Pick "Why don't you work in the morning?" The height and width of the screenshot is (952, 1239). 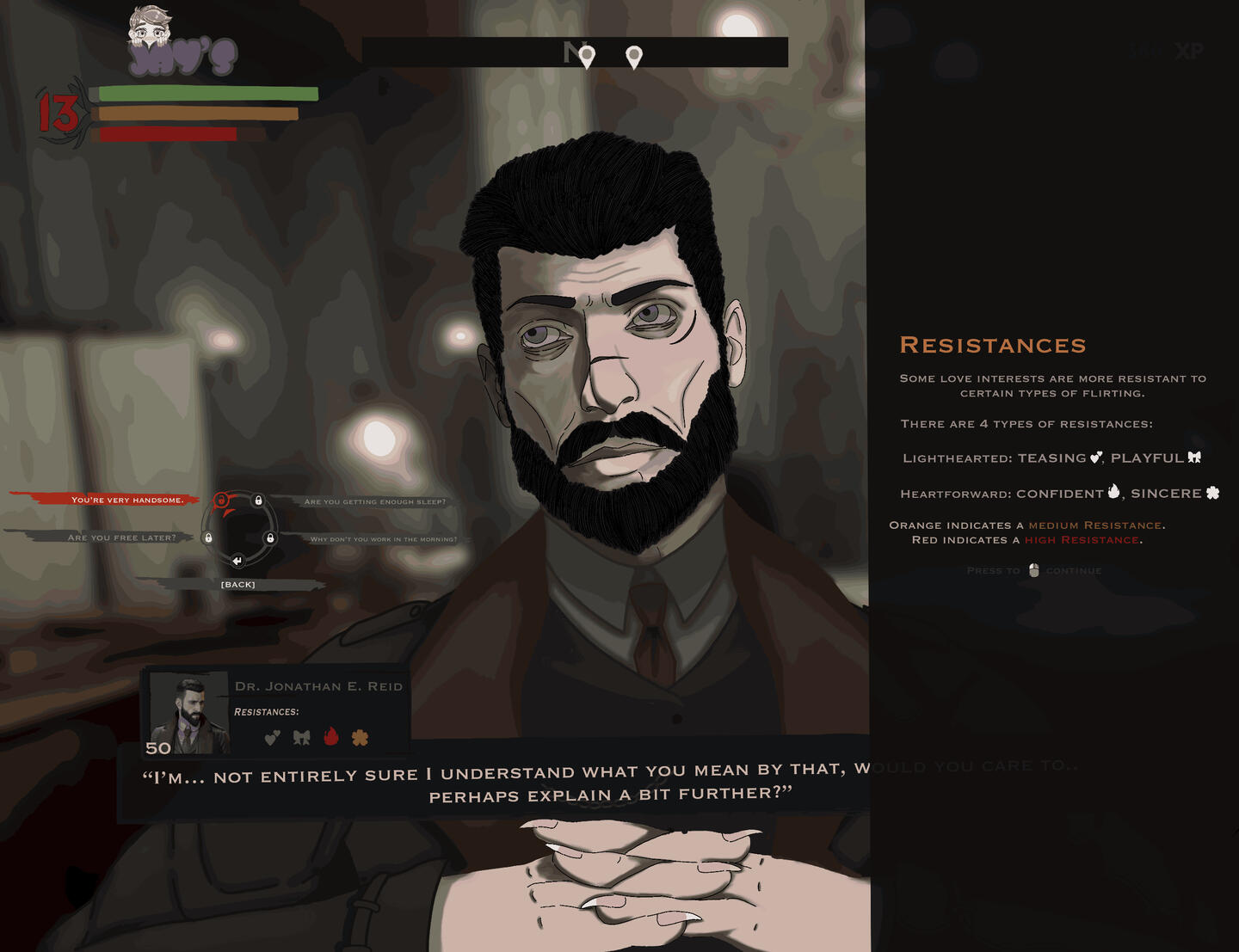click(x=384, y=539)
